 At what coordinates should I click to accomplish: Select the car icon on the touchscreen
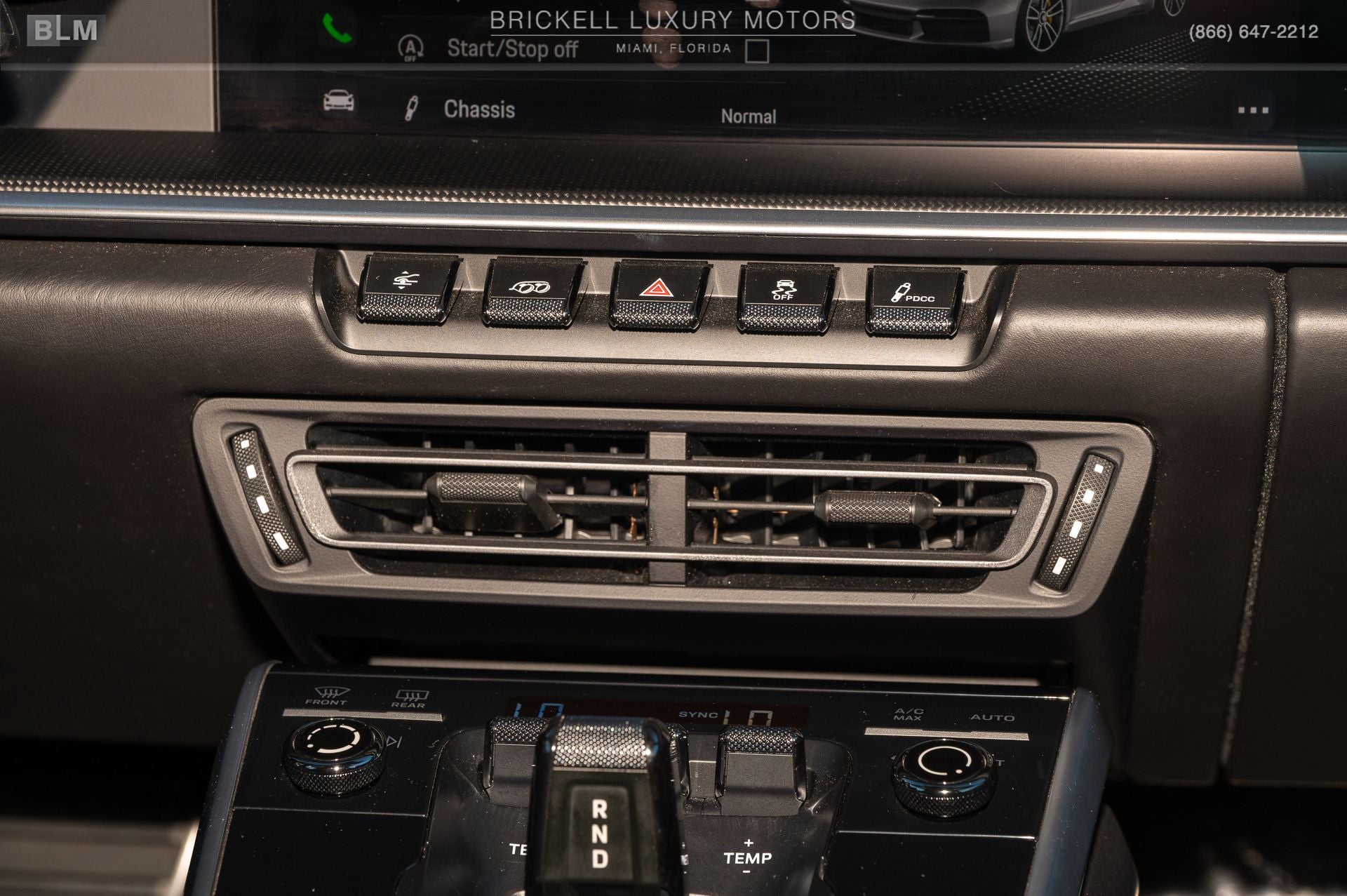pyautogui.click(x=338, y=102)
